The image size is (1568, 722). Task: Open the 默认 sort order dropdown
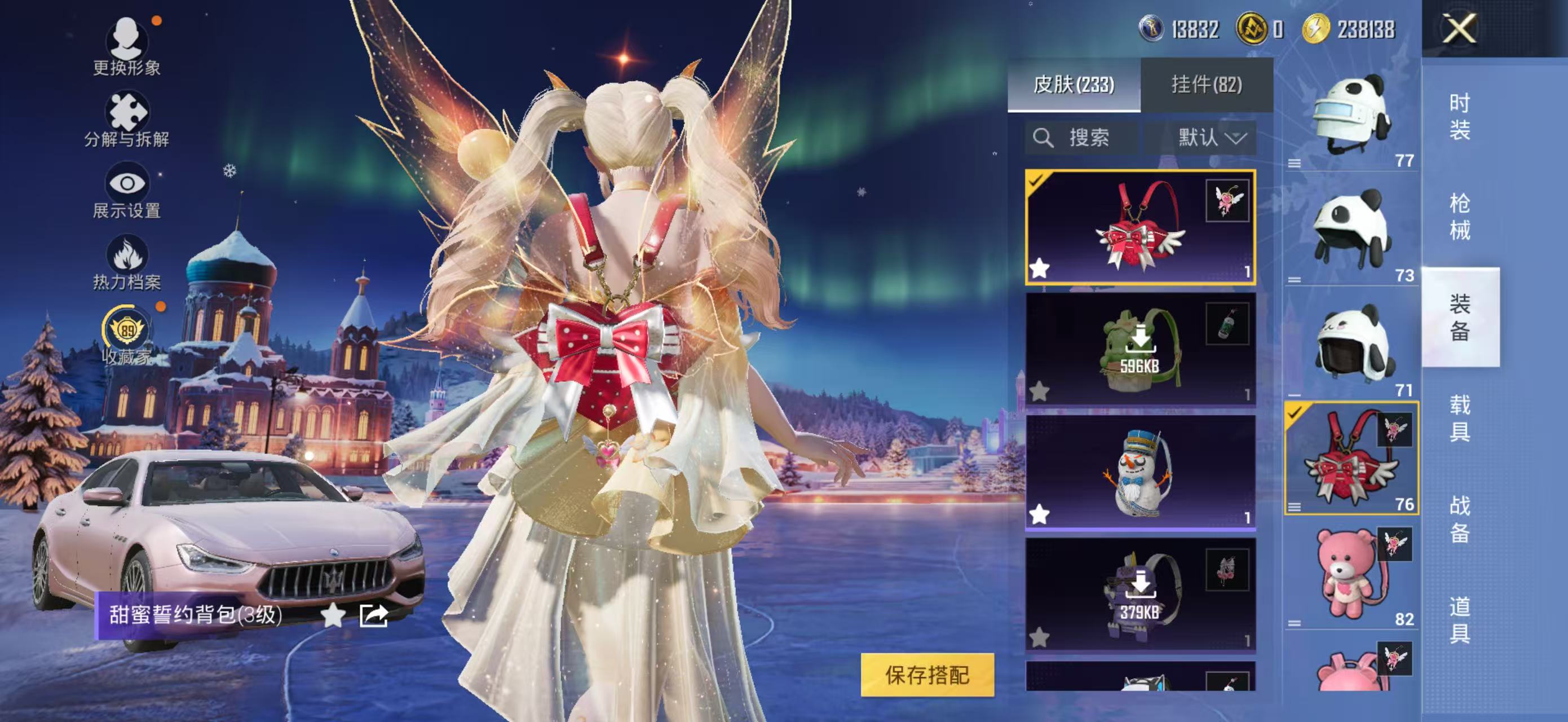click(1208, 137)
